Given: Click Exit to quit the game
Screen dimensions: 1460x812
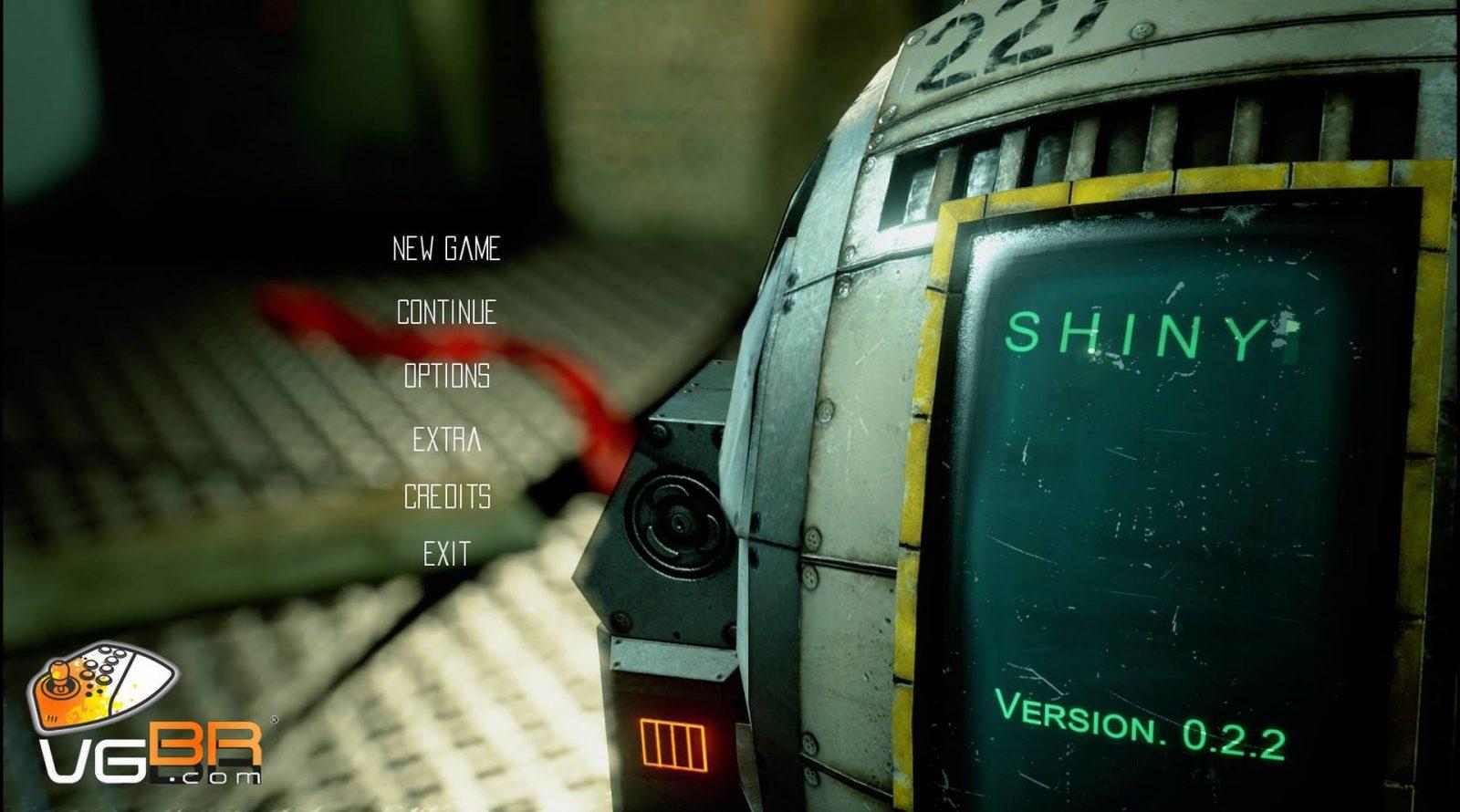Looking at the screenshot, I should (447, 554).
